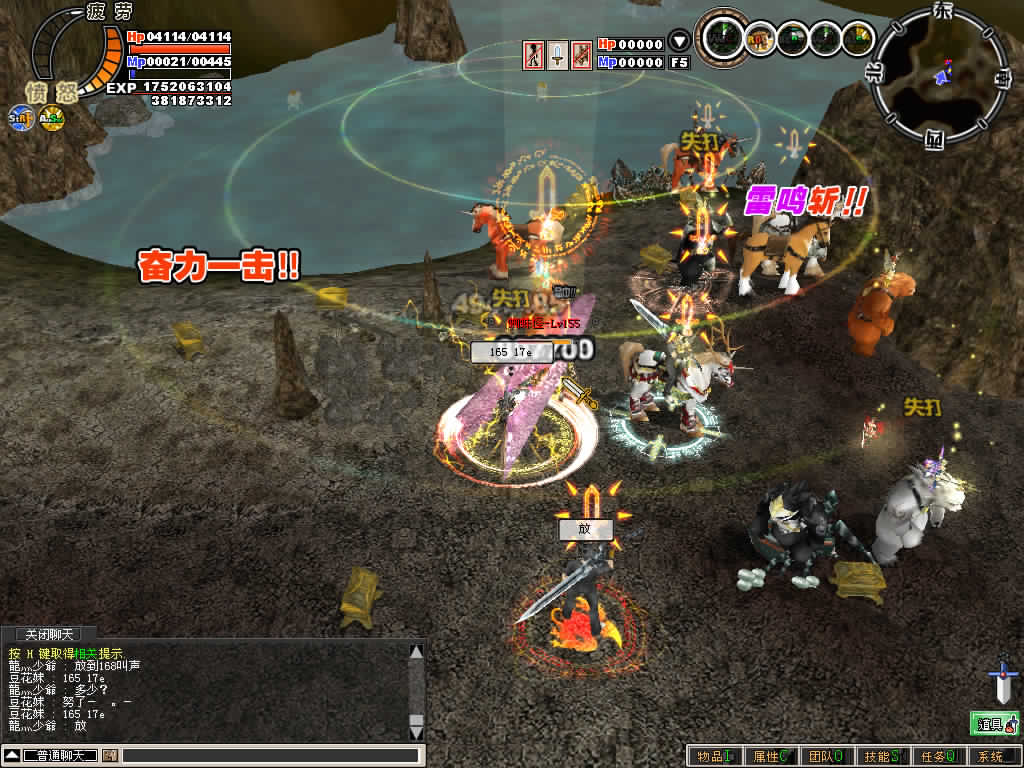Screen dimensions: 1024x768
Task: Expand chat with the white up-triangle button
Action: (x=12, y=755)
